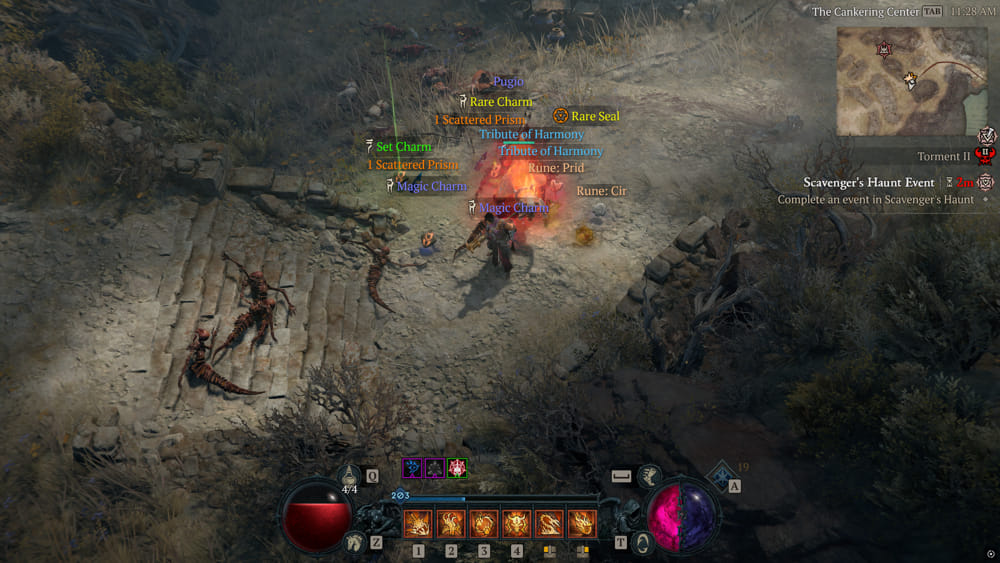Grab the green Set Charm label
The height and width of the screenshot is (563, 1000).
click(404, 147)
